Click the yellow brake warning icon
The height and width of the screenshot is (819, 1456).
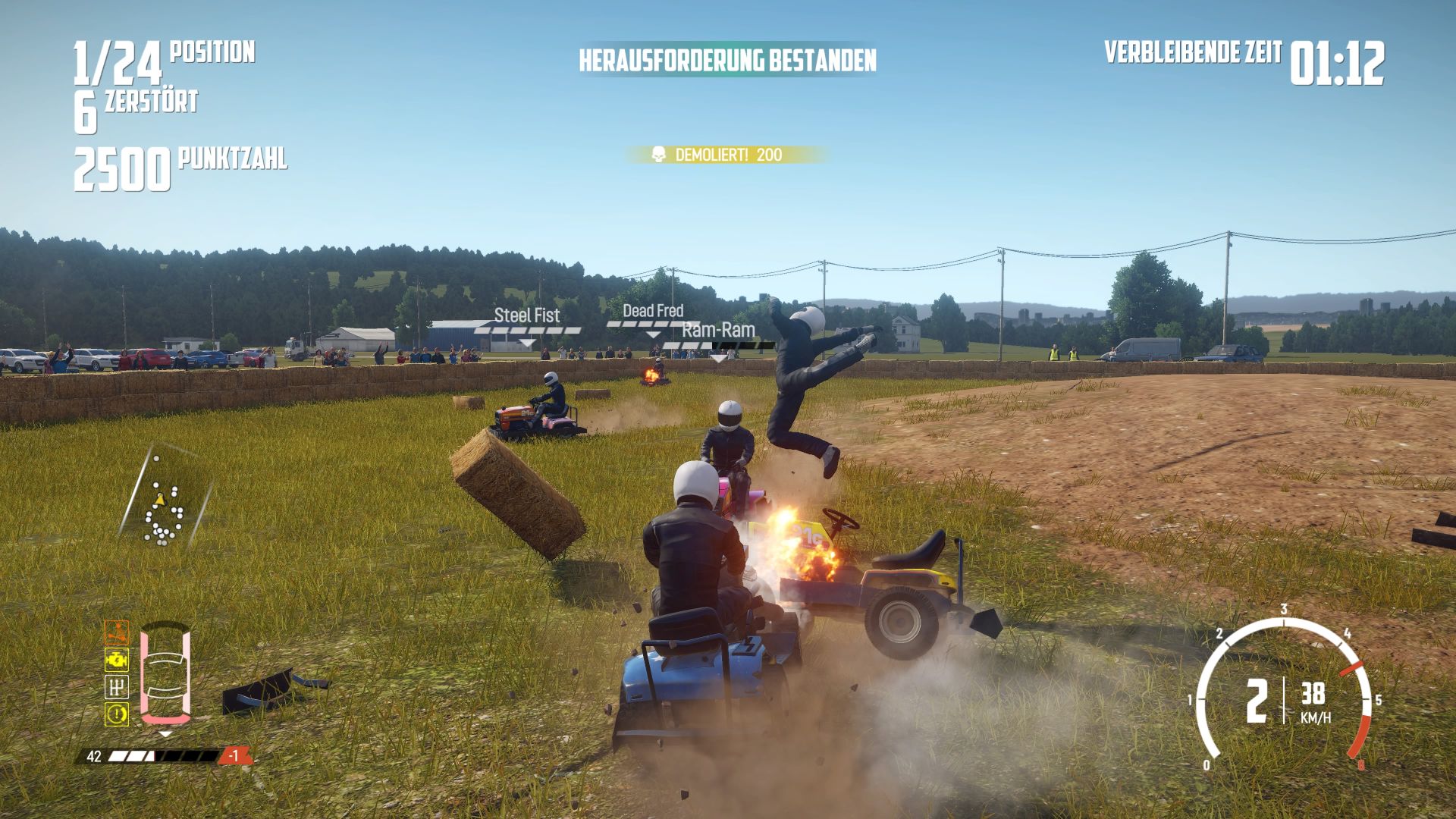(x=116, y=714)
